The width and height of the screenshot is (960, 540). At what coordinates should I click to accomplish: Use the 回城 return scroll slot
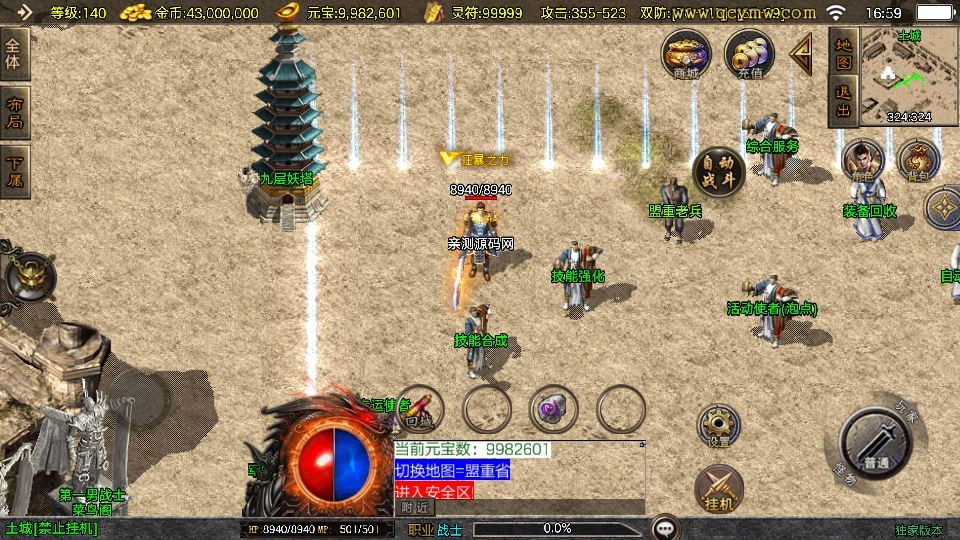point(421,408)
